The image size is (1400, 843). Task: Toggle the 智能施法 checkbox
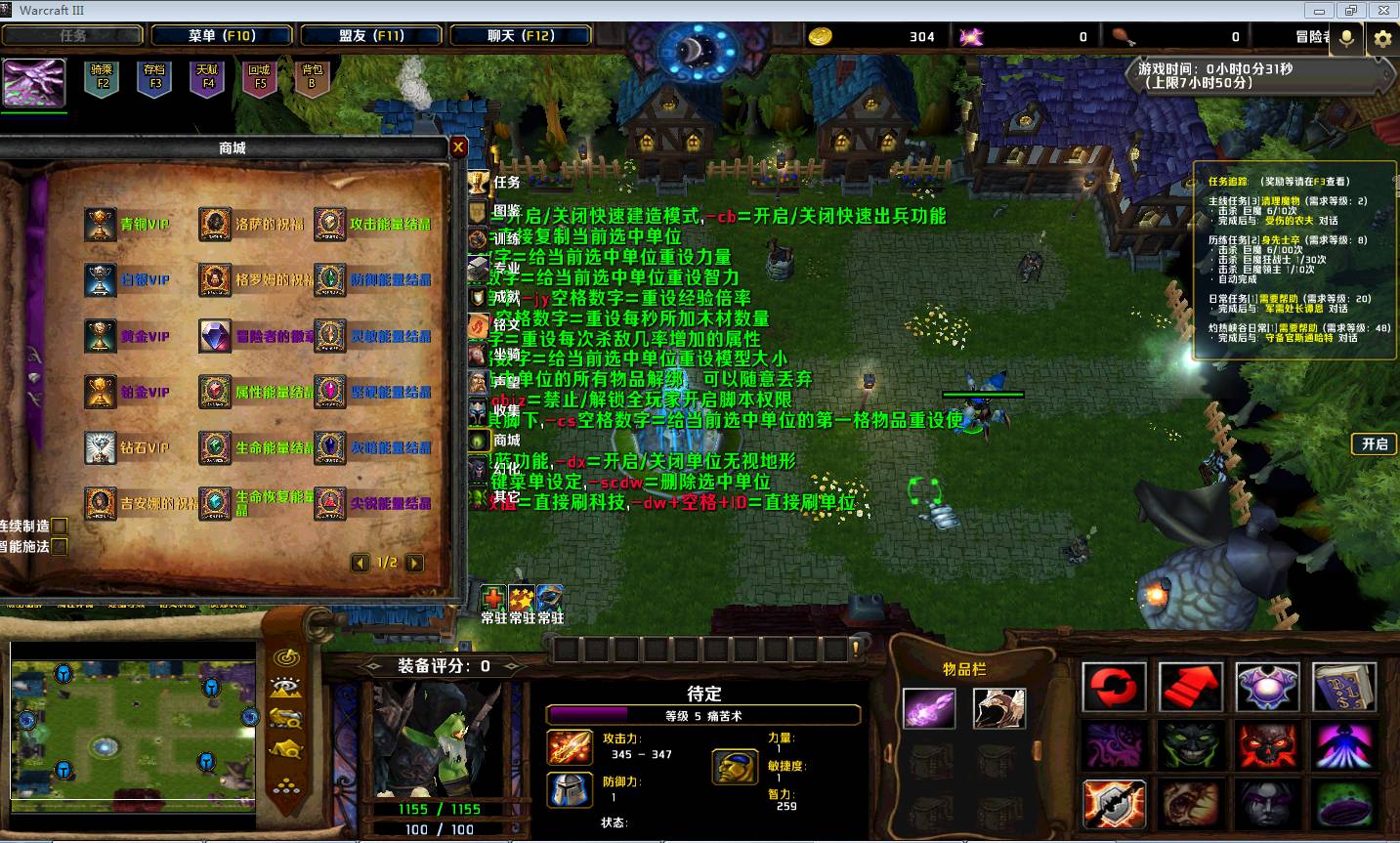click(x=60, y=547)
